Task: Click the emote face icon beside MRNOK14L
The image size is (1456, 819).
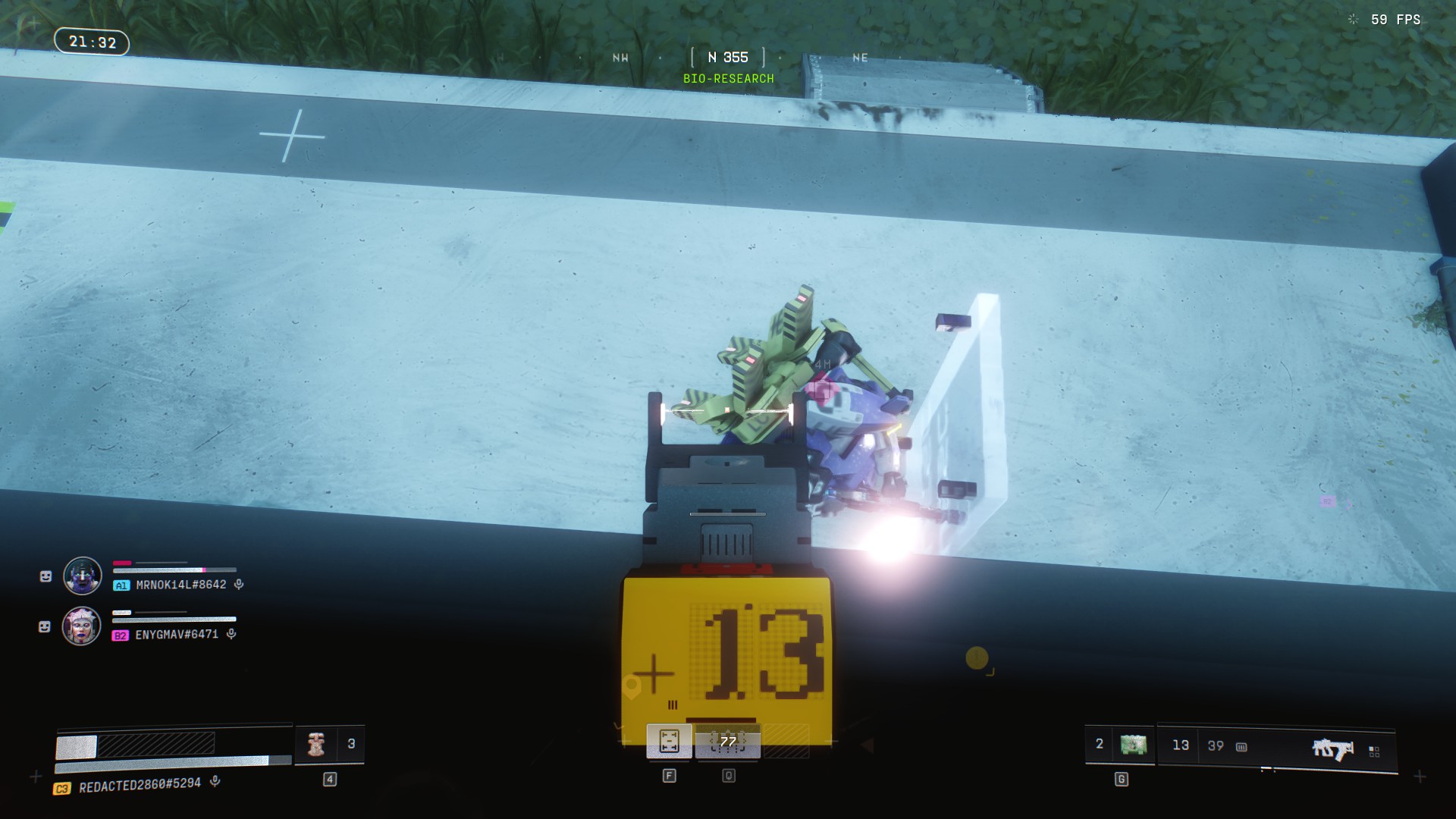Action: [45, 577]
